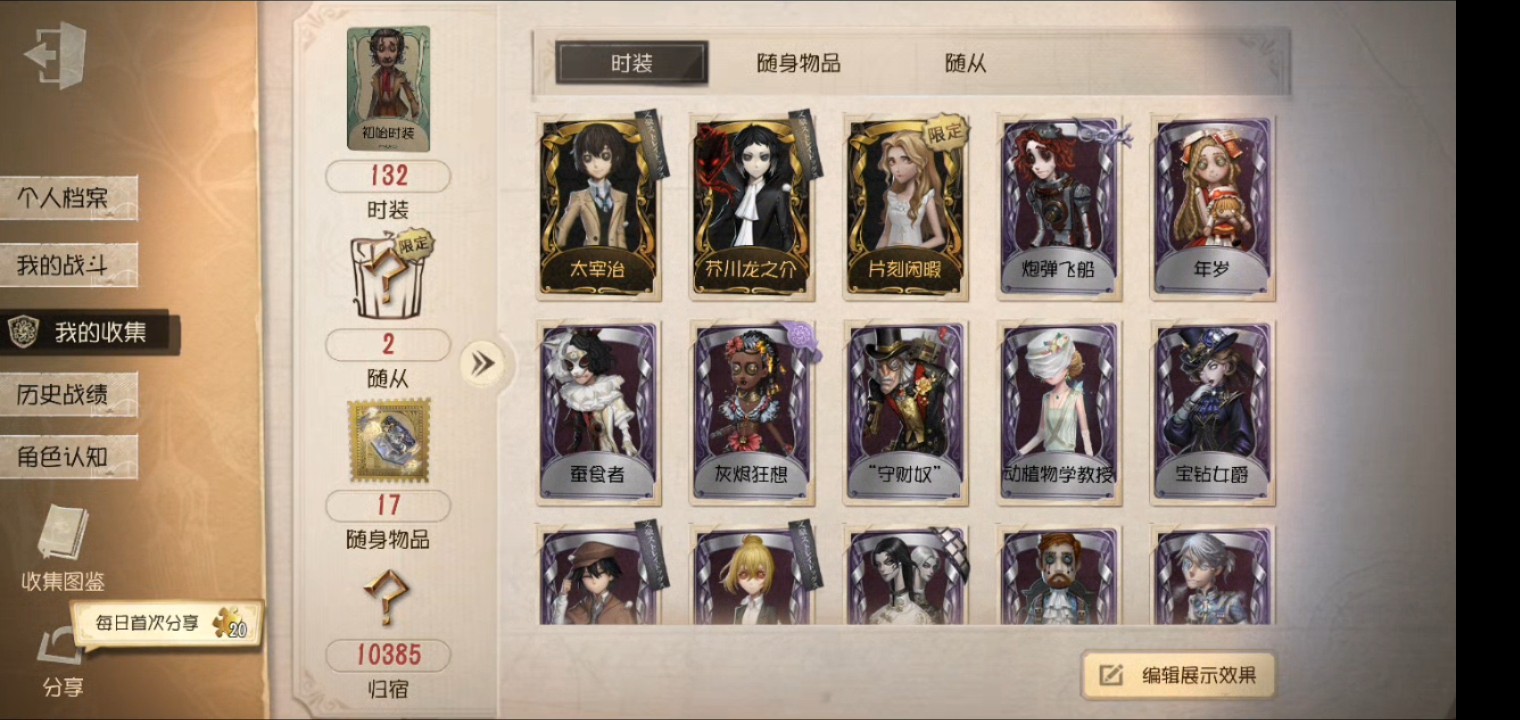Pick the 灰烬狂想 costume card
1520x720 pixels.
[x=751, y=412]
